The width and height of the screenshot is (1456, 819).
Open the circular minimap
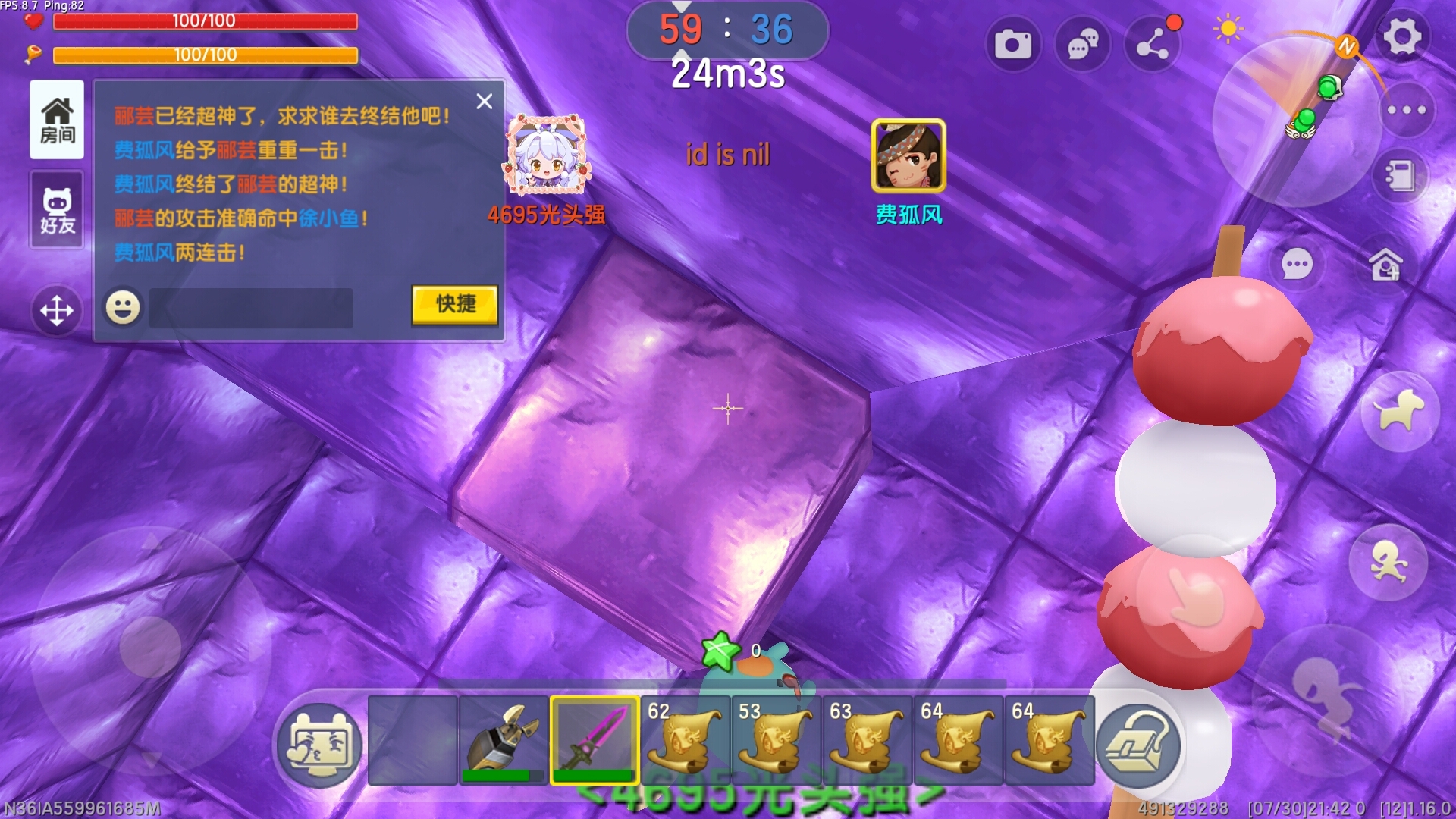pyautogui.click(x=1295, y=121)
